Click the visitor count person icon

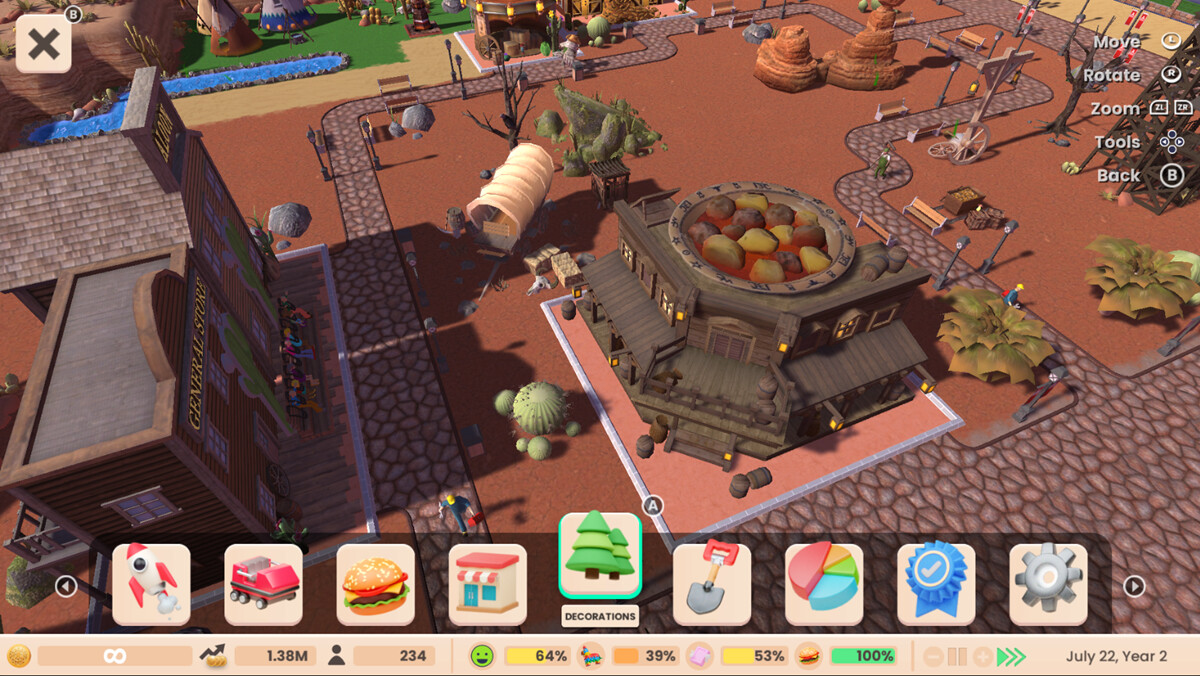[x=336, y=656]
